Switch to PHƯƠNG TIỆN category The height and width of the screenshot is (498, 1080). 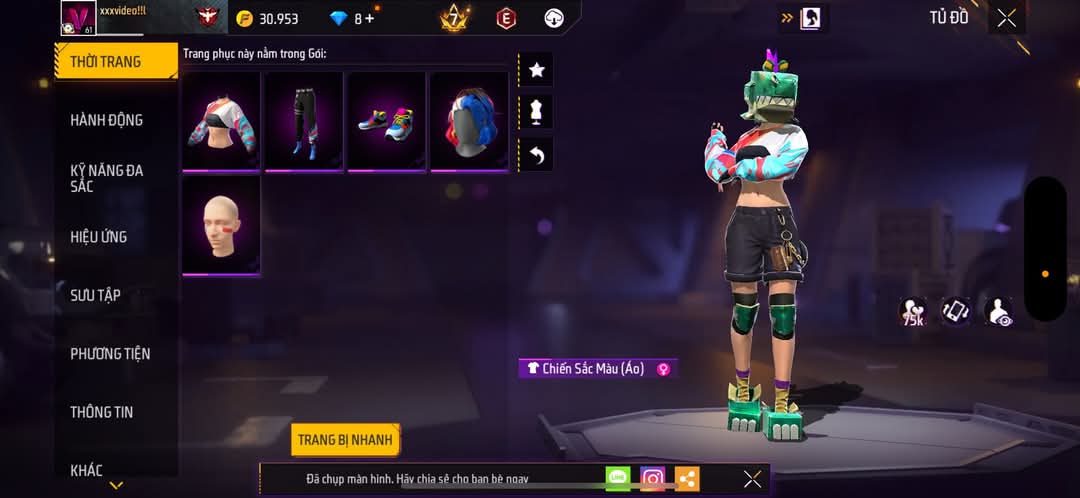click(x=110, y=354)
